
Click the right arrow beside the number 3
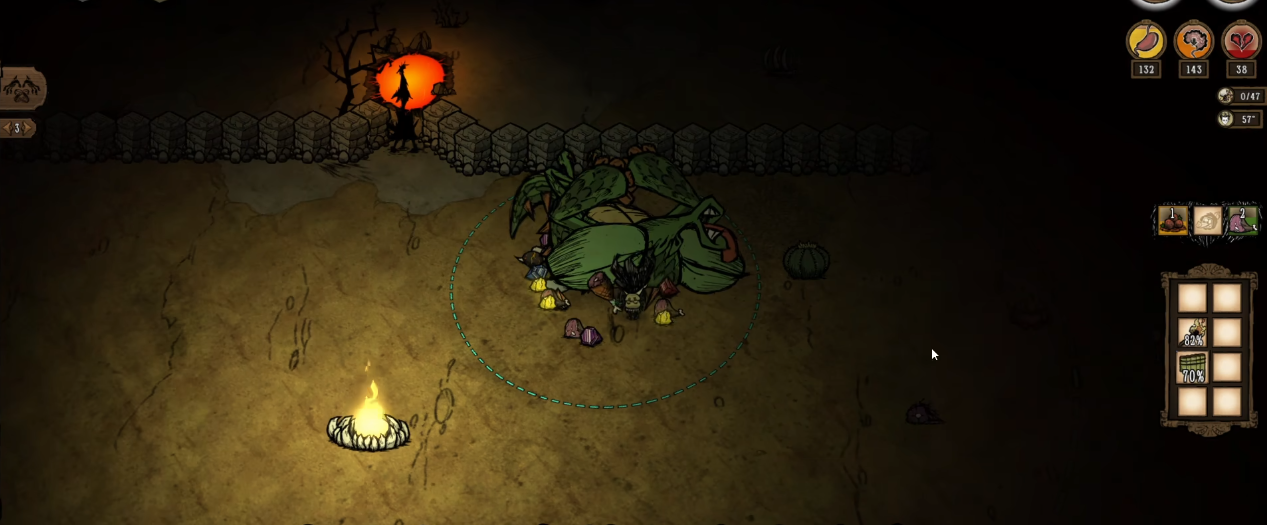[29, 128]
